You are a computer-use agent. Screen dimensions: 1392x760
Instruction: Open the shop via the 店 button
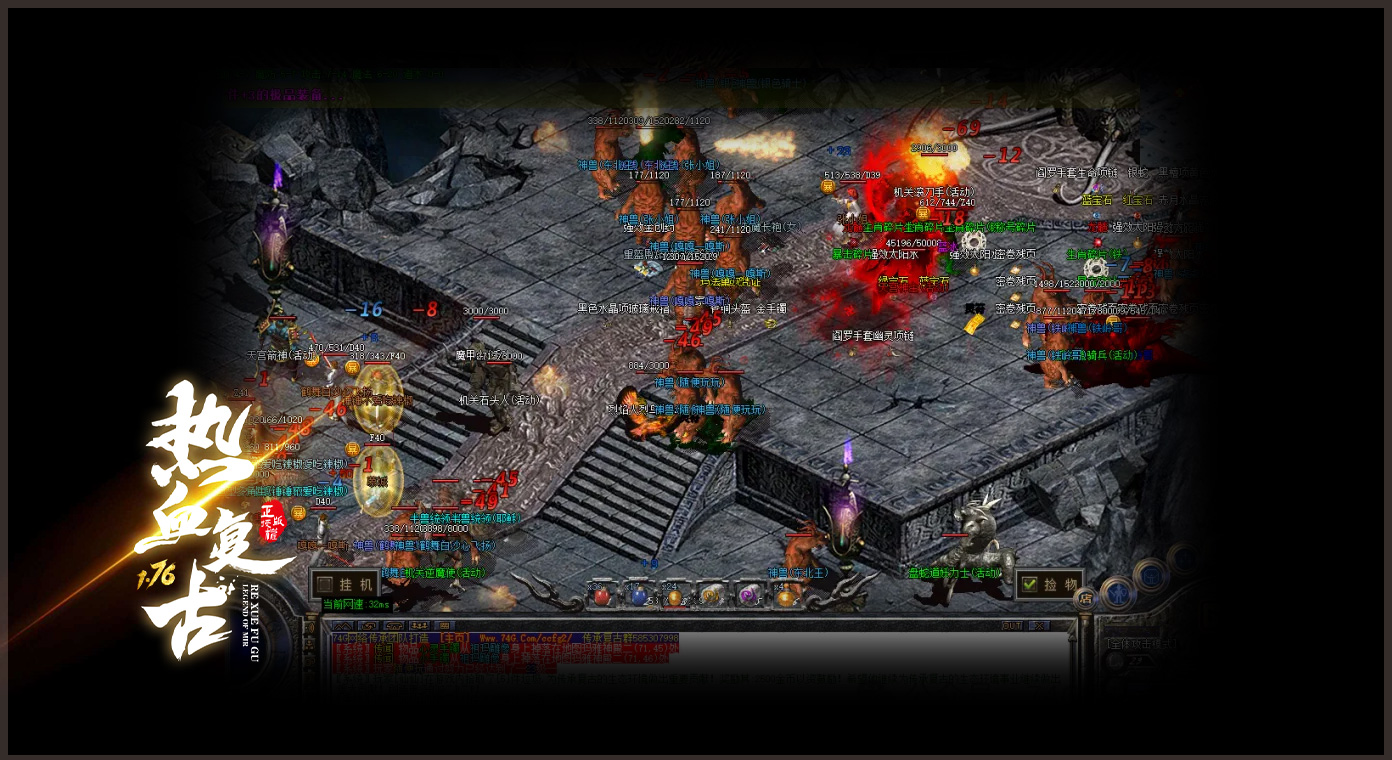[x=1084, y=598]
